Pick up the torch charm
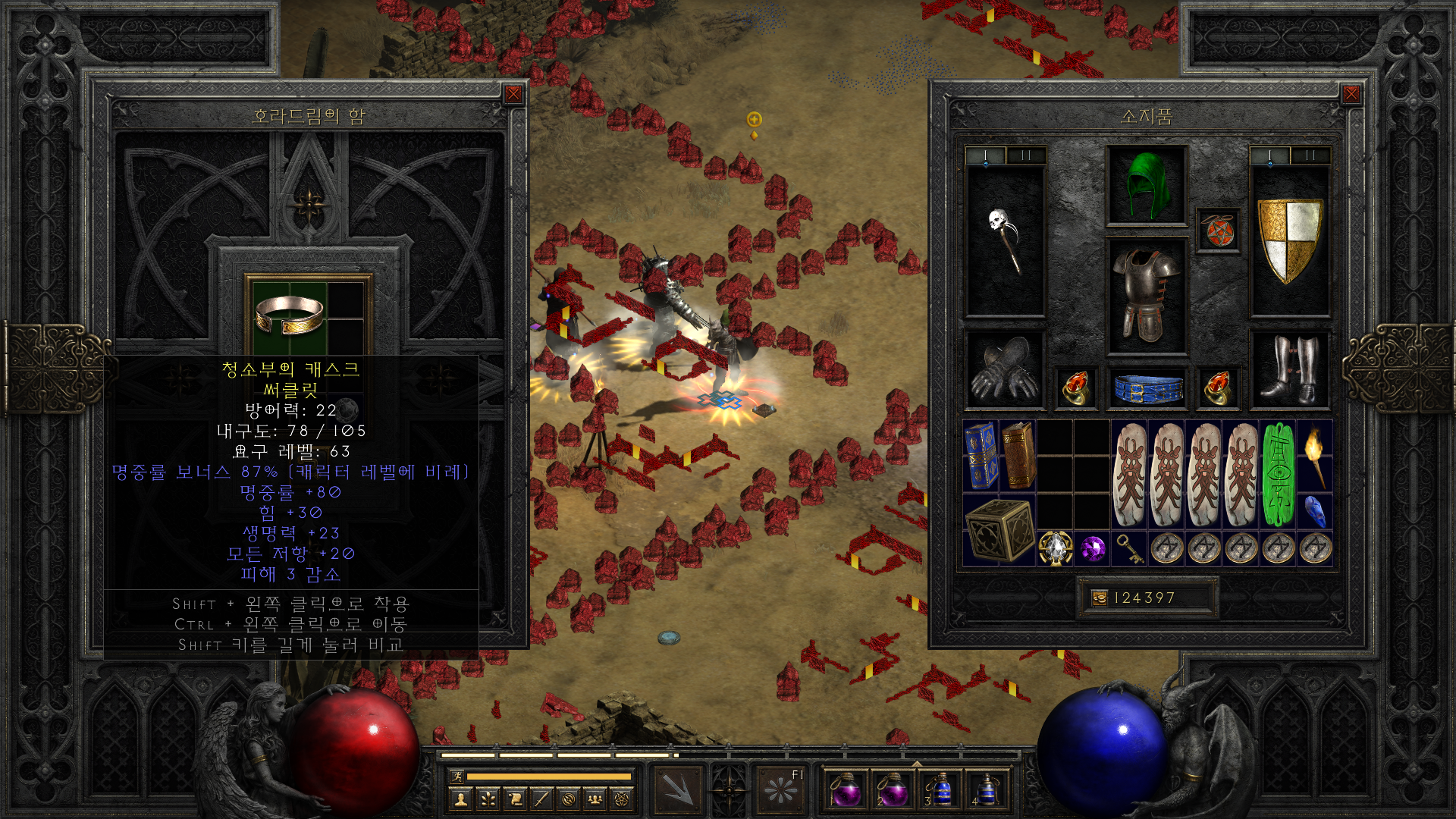The image size is (1456, 819). tap(1315, 455)
